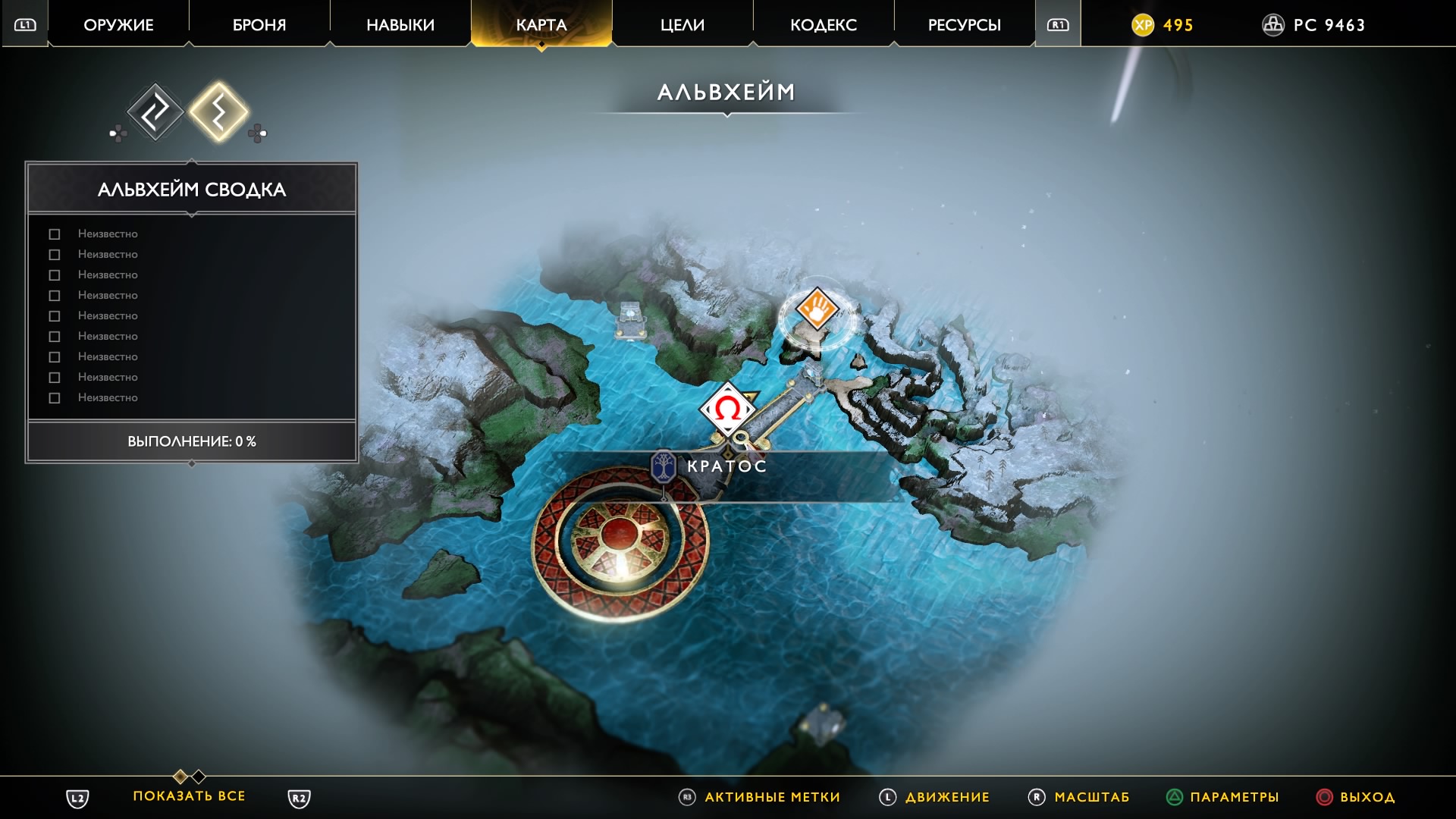Go to the ЦЕЛИ tab
Image resolution: width=1456 pixels, height=819 pixels.
click(x=682, y=25)
